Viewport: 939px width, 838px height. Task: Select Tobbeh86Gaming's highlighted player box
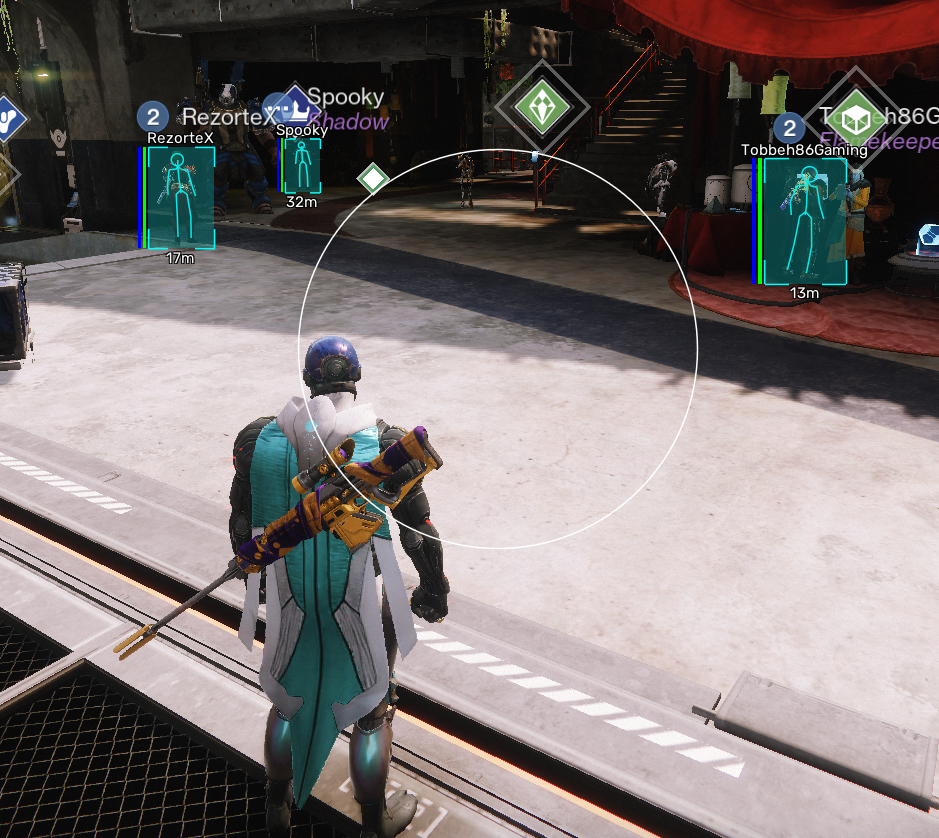point(805,221)
